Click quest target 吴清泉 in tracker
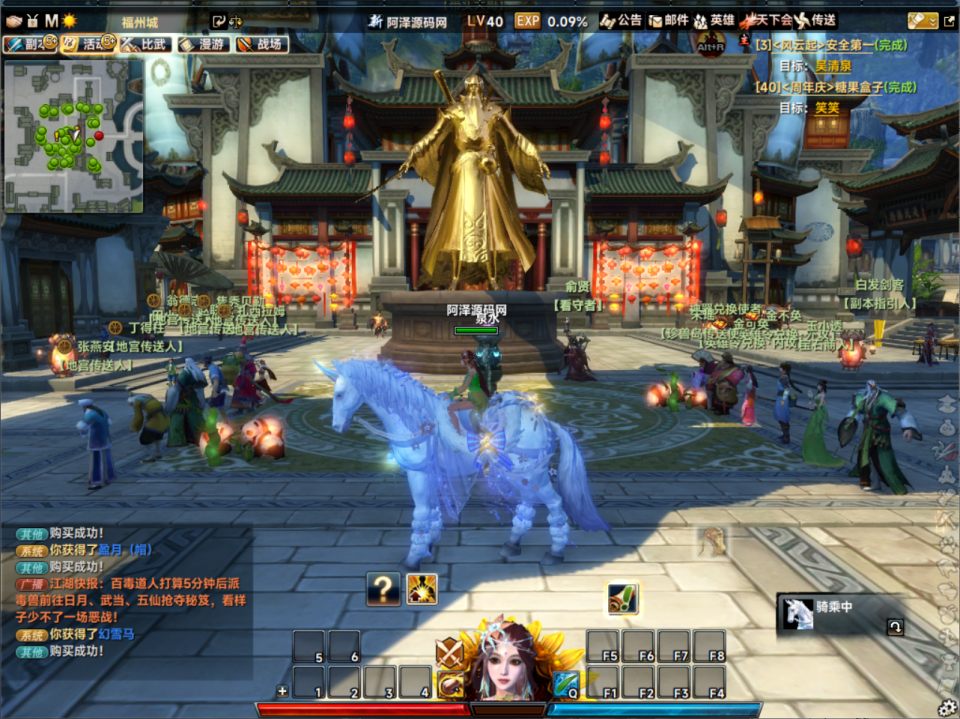The image size is (960, 719). (x=833, y=66)
